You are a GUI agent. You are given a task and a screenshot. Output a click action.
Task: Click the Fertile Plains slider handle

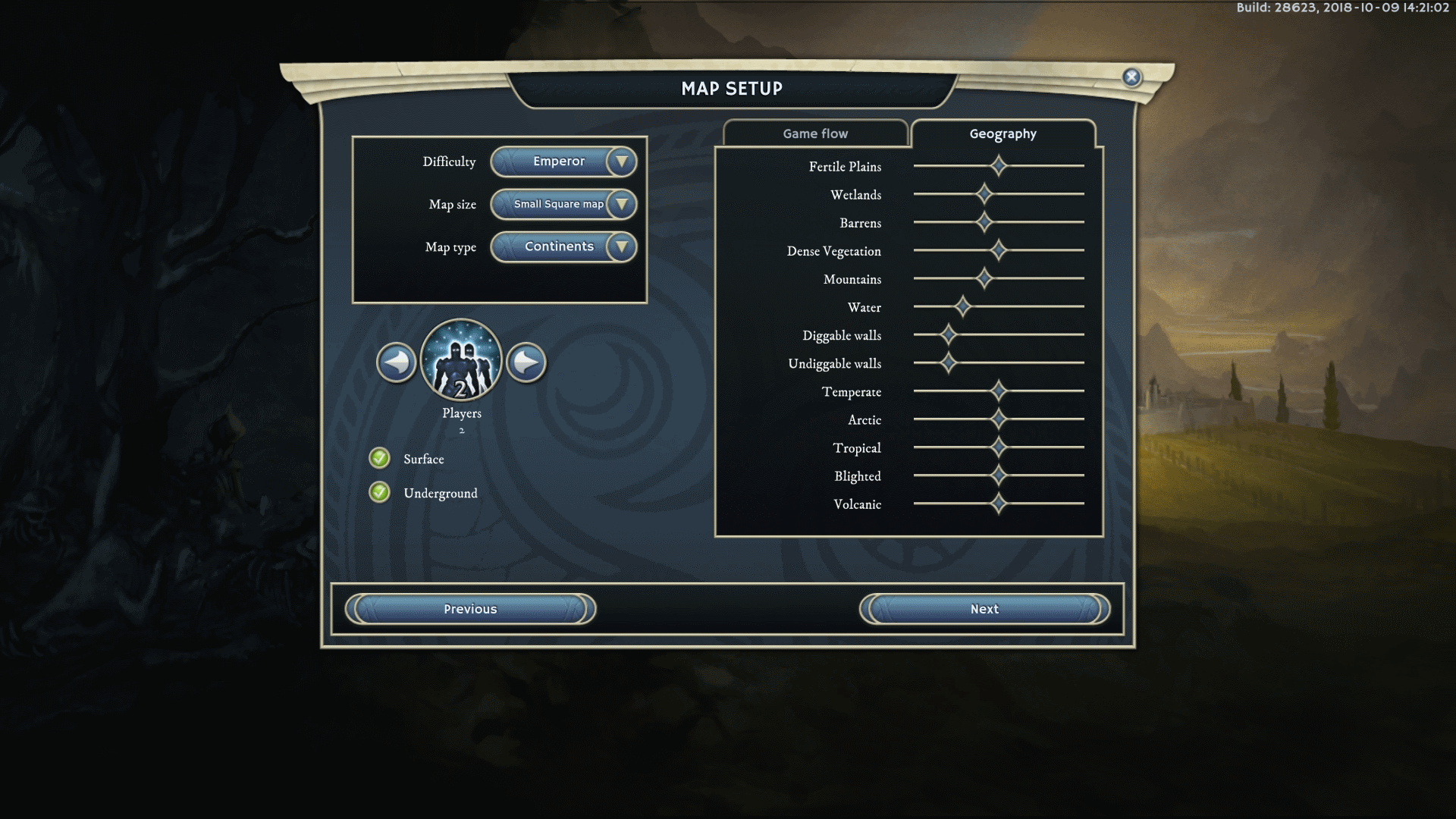[999, 165]
